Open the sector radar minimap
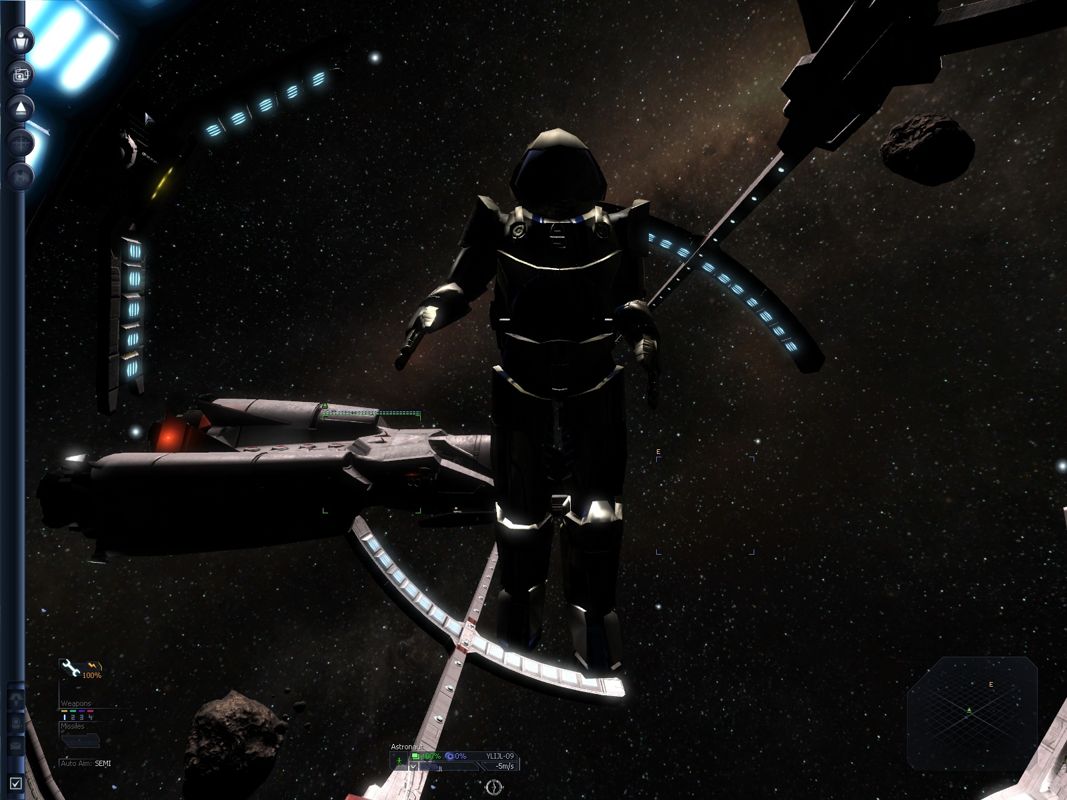 click(971, 711)
